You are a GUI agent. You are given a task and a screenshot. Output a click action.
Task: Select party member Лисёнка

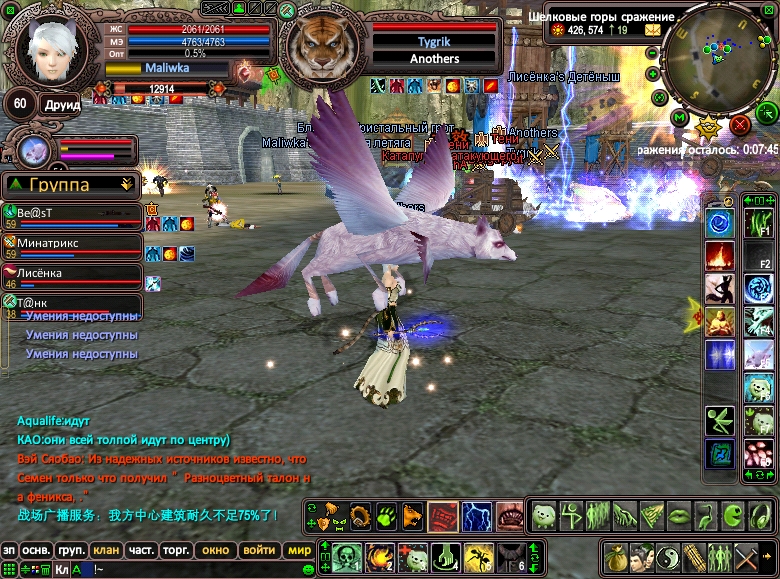click(x=70, y=272)
